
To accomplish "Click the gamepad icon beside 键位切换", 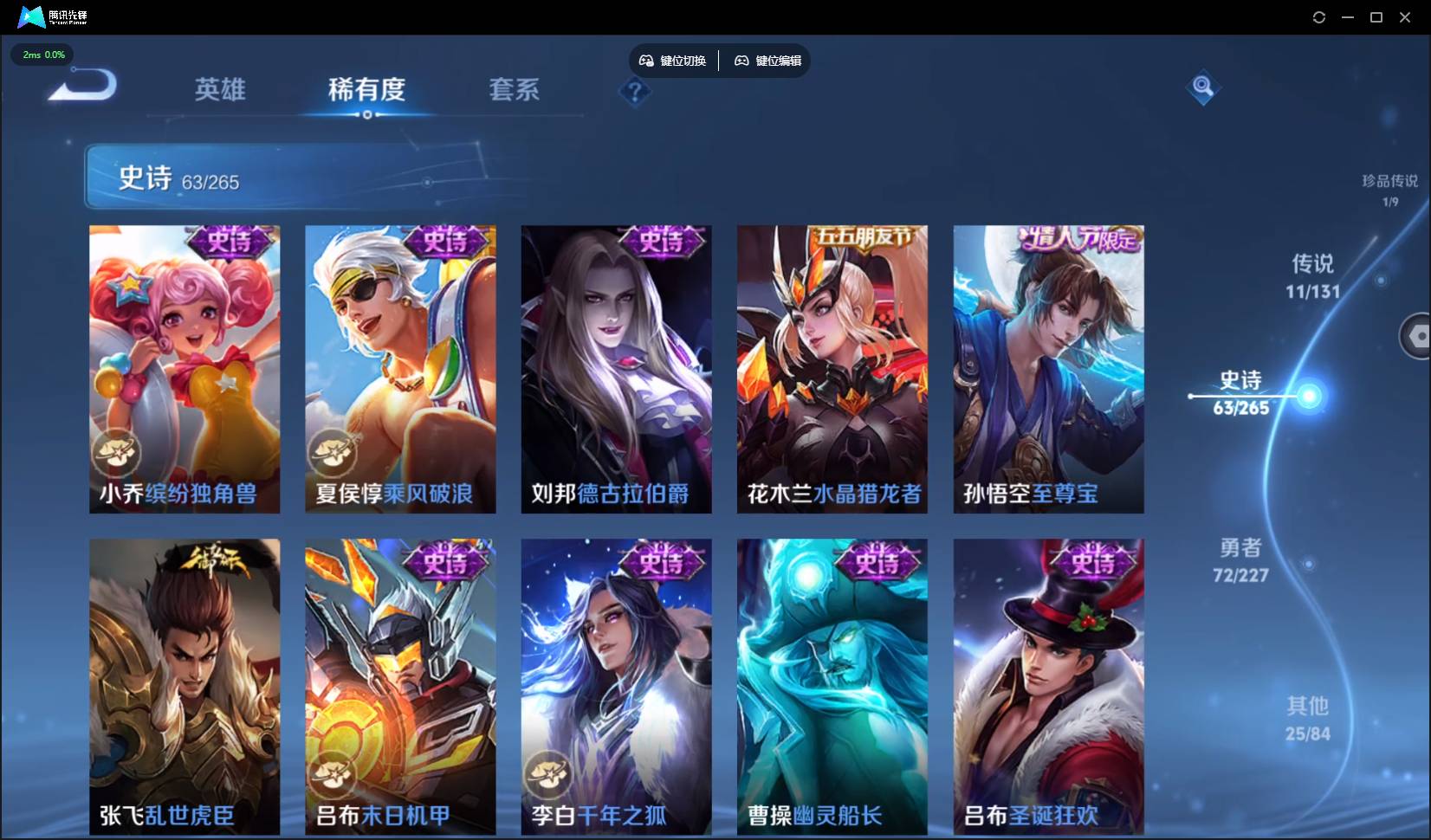I will click(646, 61).
